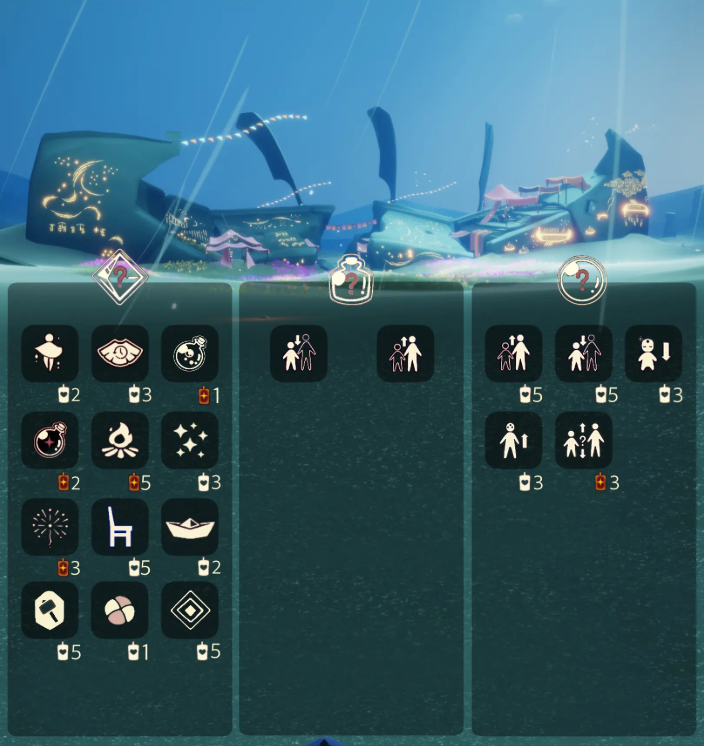This screenshot has width=704, height=746.
Task: Select the fireworks burst spell
Action: [50, 527]
